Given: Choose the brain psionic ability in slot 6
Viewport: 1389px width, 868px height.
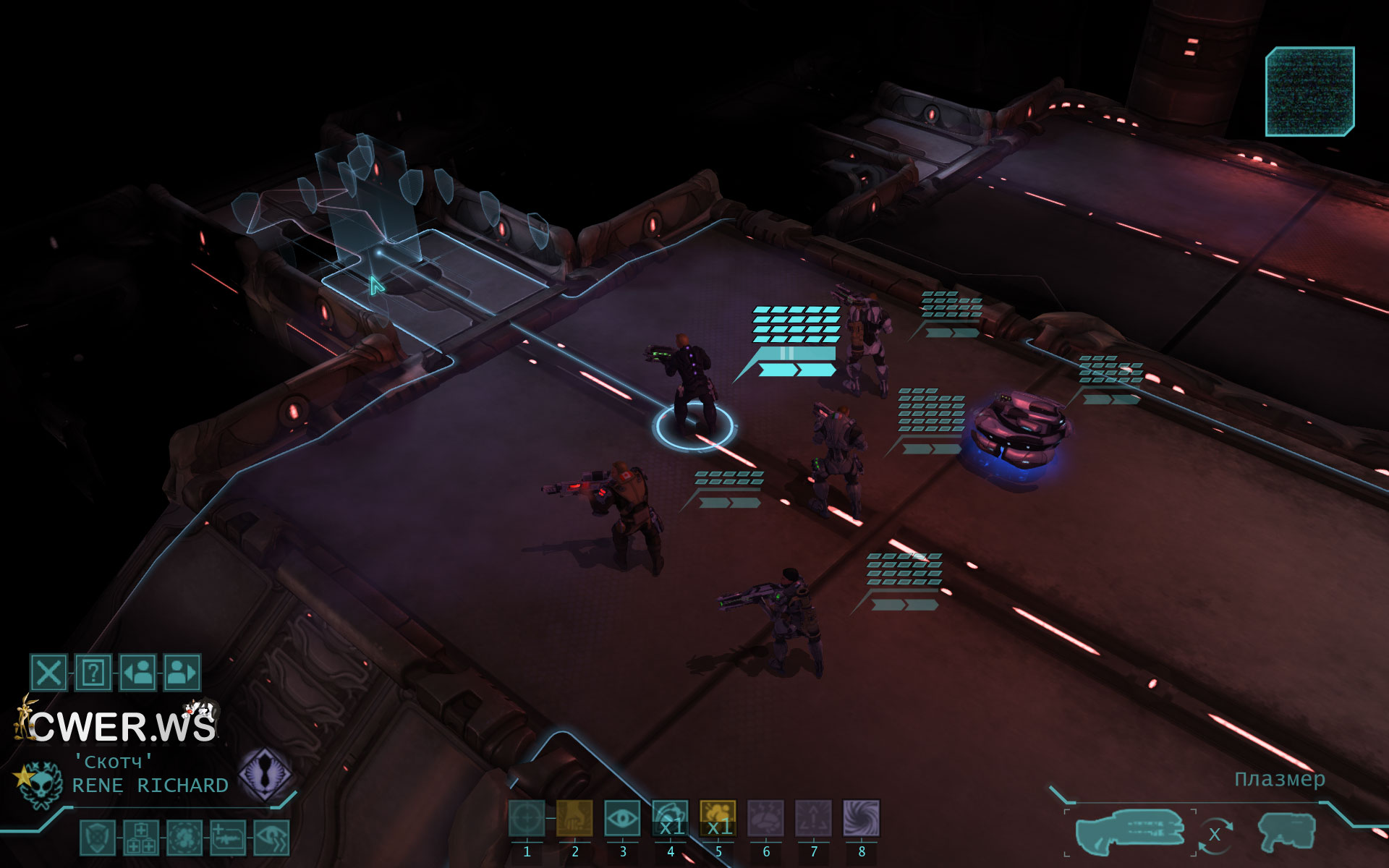Looking at the screenshot, I should (765, 819).
